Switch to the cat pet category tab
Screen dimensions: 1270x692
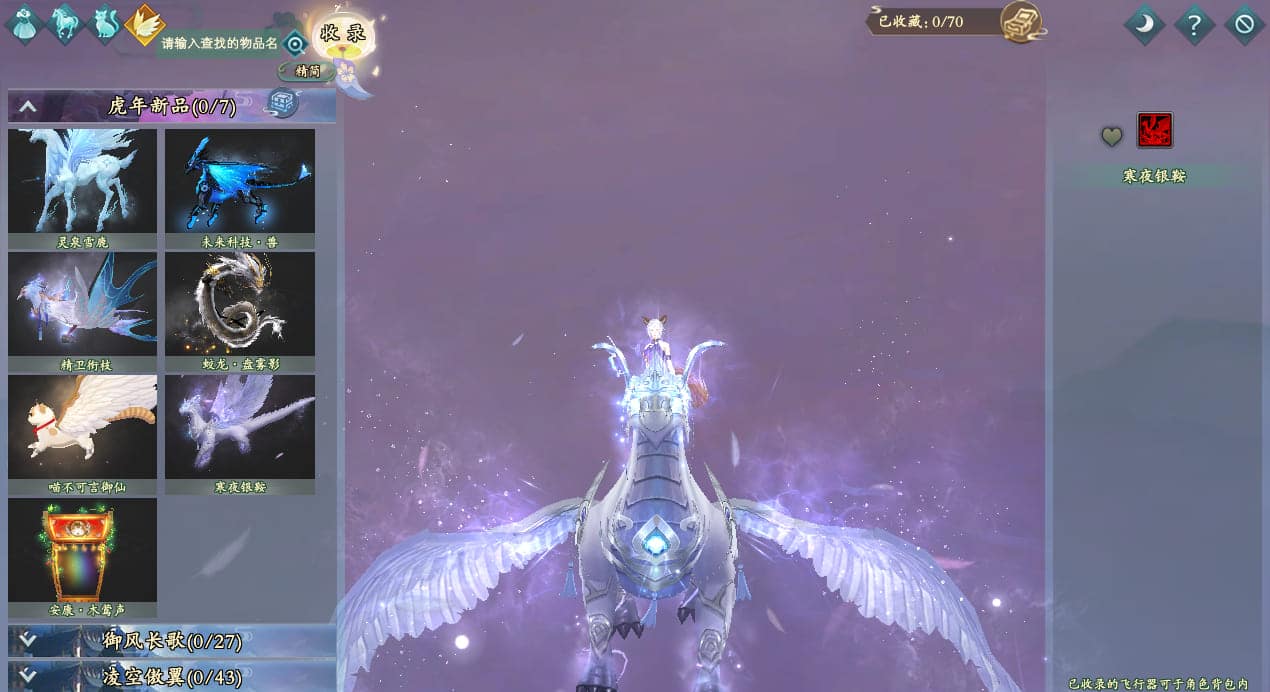coord(104,24)
